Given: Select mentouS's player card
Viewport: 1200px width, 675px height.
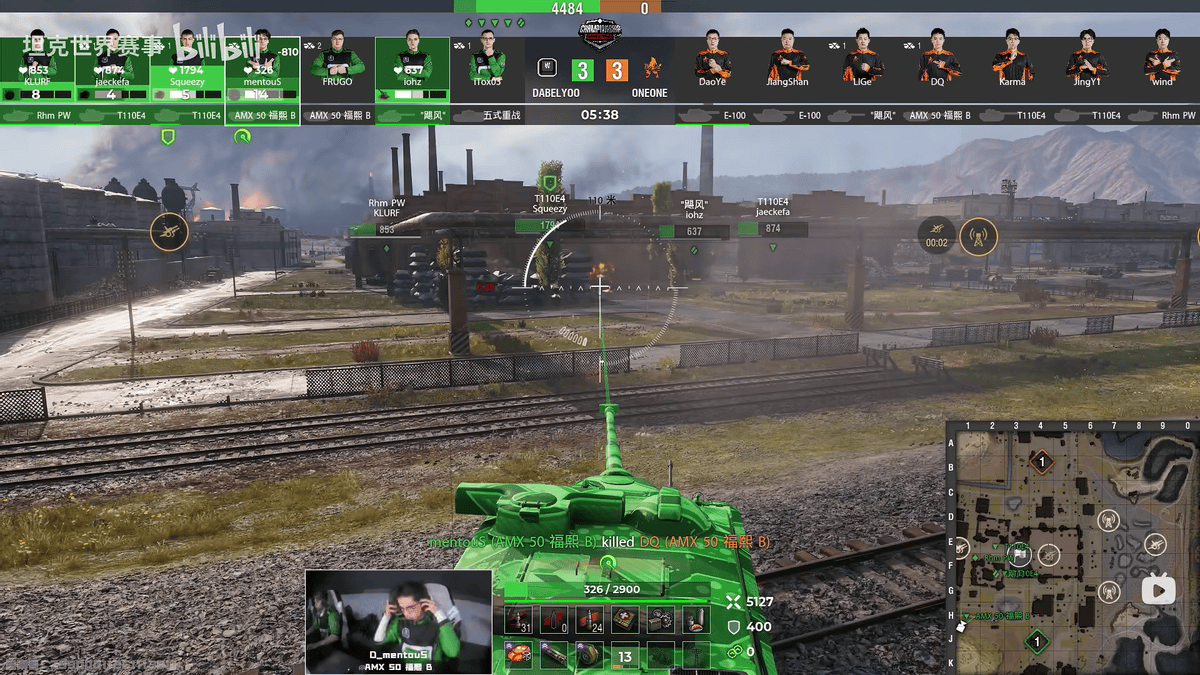Looking at the screenshot, I should point(262,68).
